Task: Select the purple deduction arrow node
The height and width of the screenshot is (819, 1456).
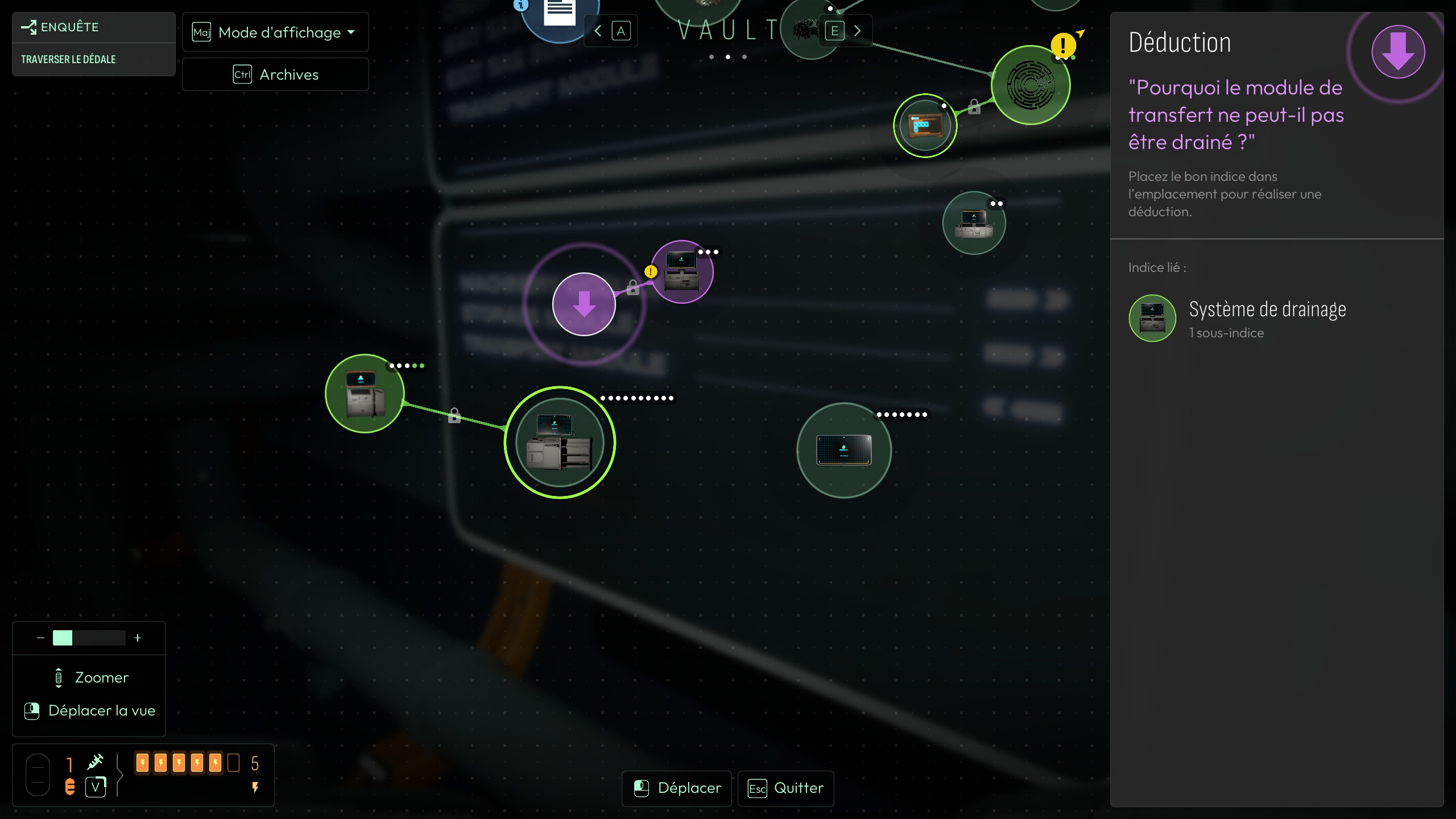Action: tap(584, 304)
